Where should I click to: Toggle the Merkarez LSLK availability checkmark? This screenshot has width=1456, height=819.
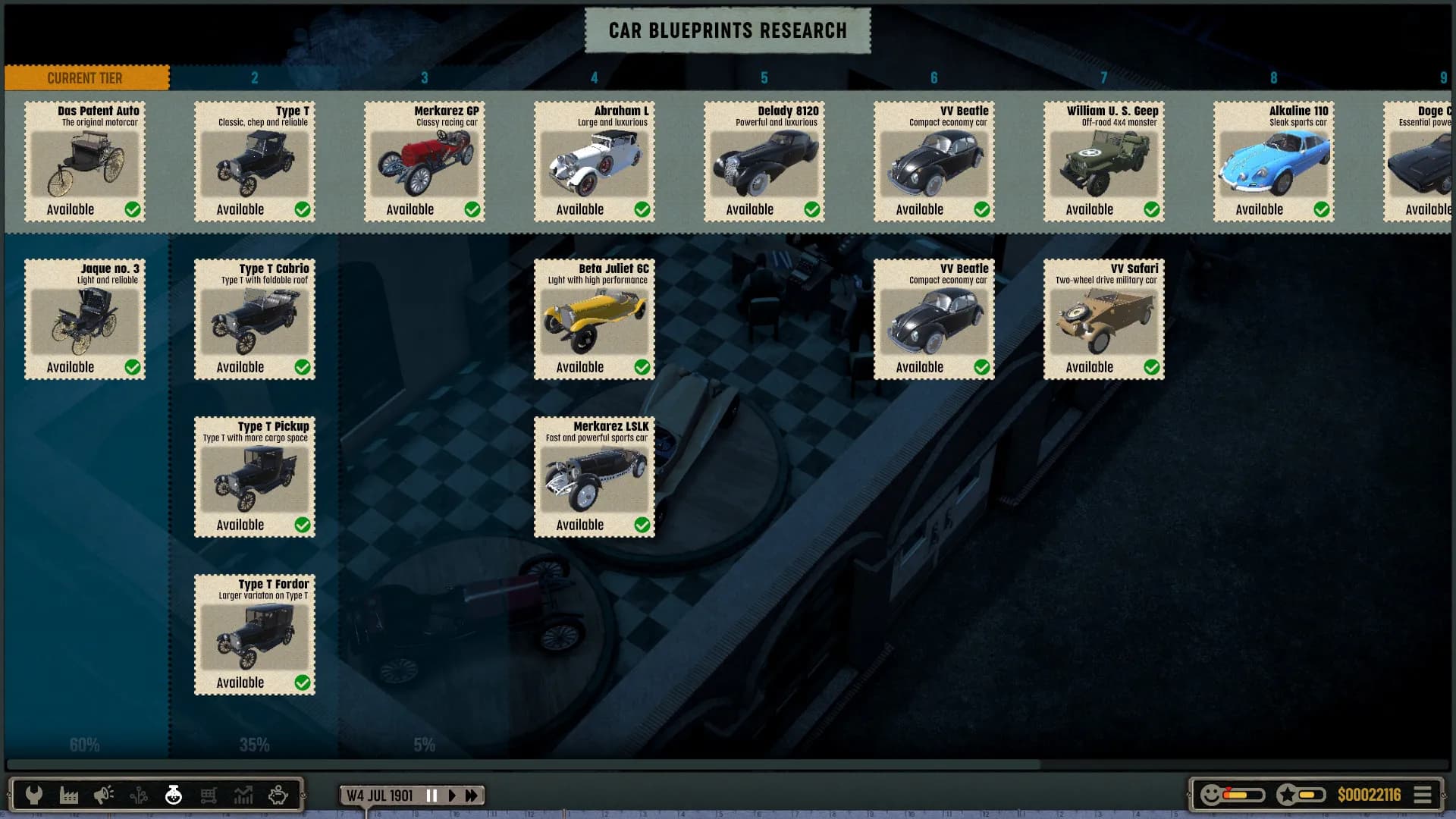tap(643, 524)
